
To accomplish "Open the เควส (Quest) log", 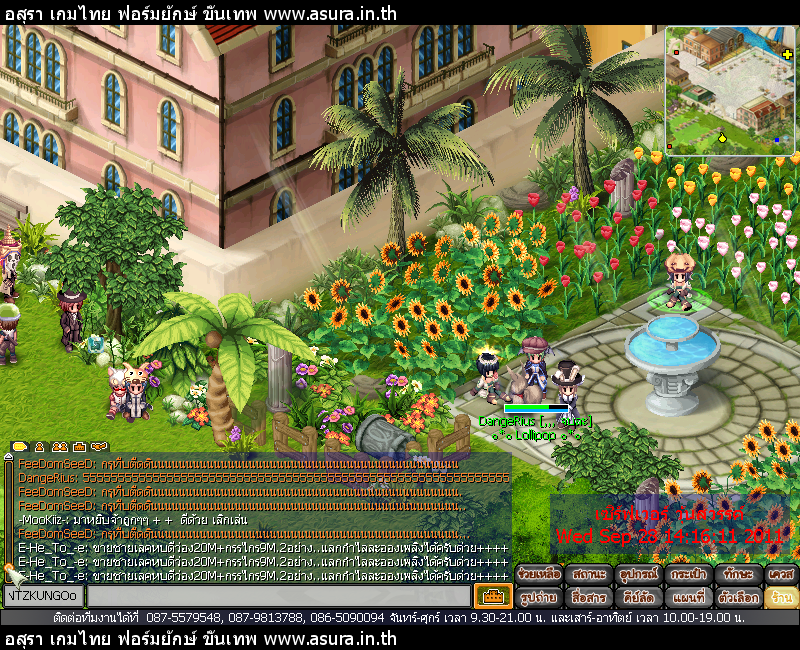I will (x=781, y=575).
